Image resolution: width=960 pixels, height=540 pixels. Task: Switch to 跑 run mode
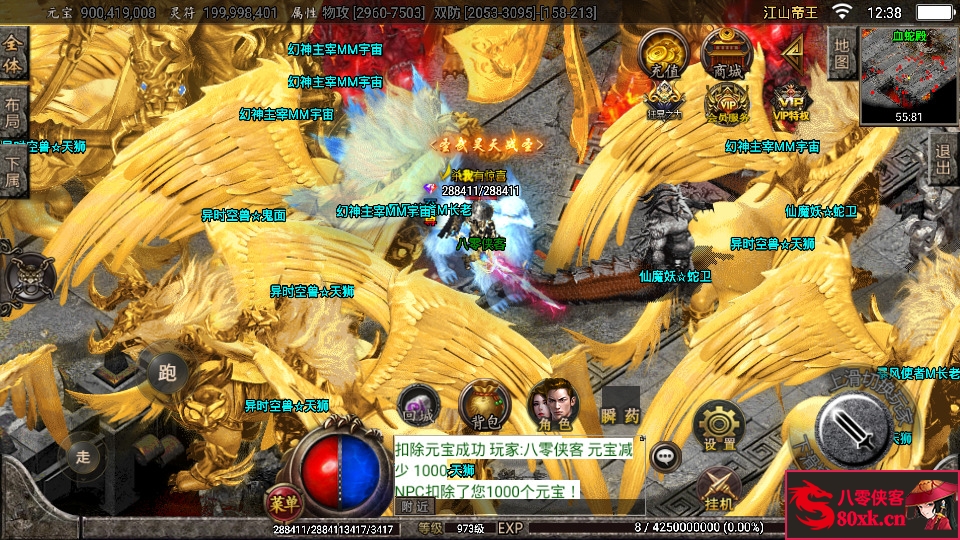coord(167,373)
